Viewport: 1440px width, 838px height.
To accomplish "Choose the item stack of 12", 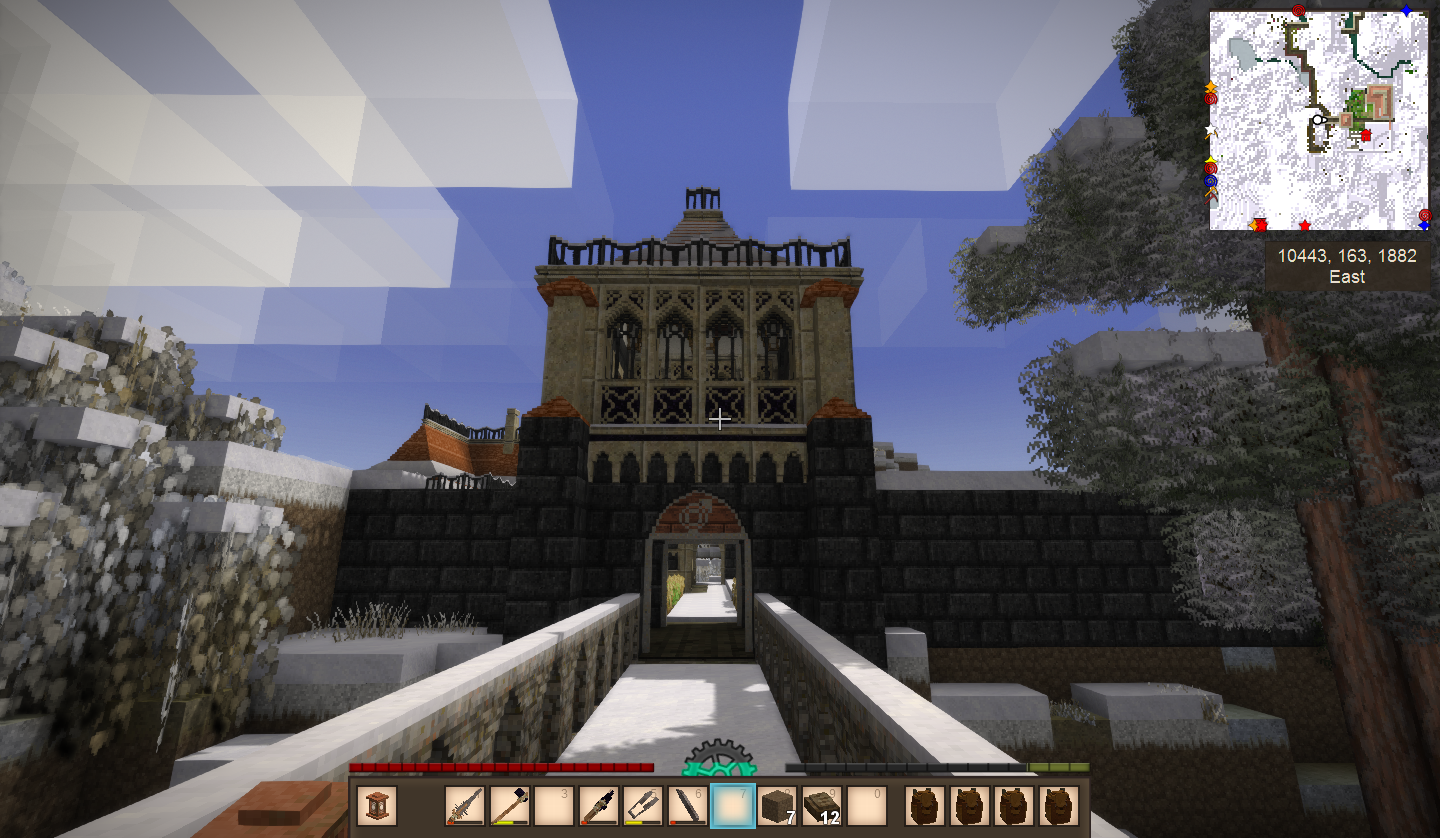I will [x=820, y=806].
